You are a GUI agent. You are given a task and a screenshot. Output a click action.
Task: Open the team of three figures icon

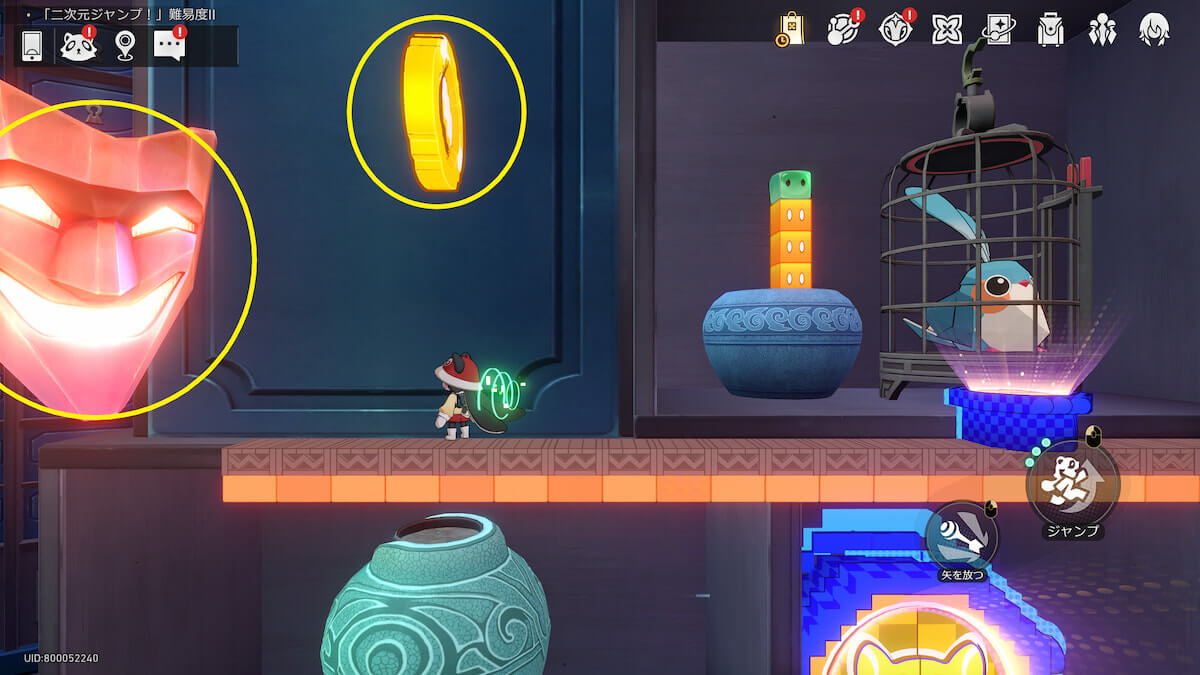(x=1102, y=30)
